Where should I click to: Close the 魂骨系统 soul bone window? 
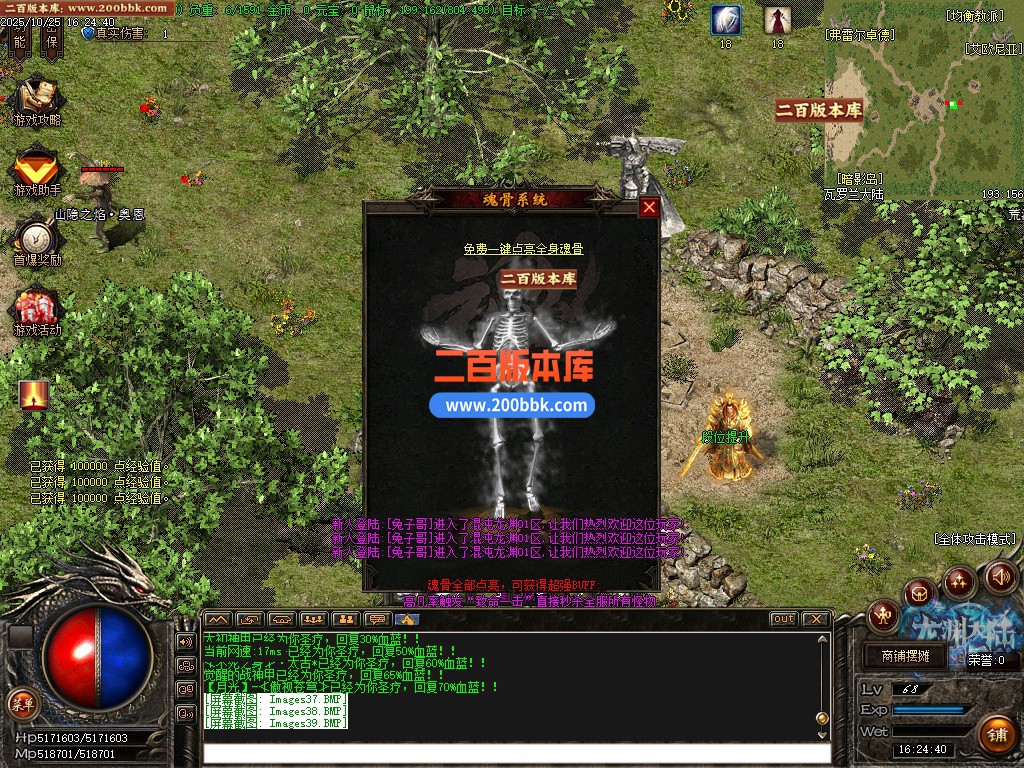click(x=649, y=207)
